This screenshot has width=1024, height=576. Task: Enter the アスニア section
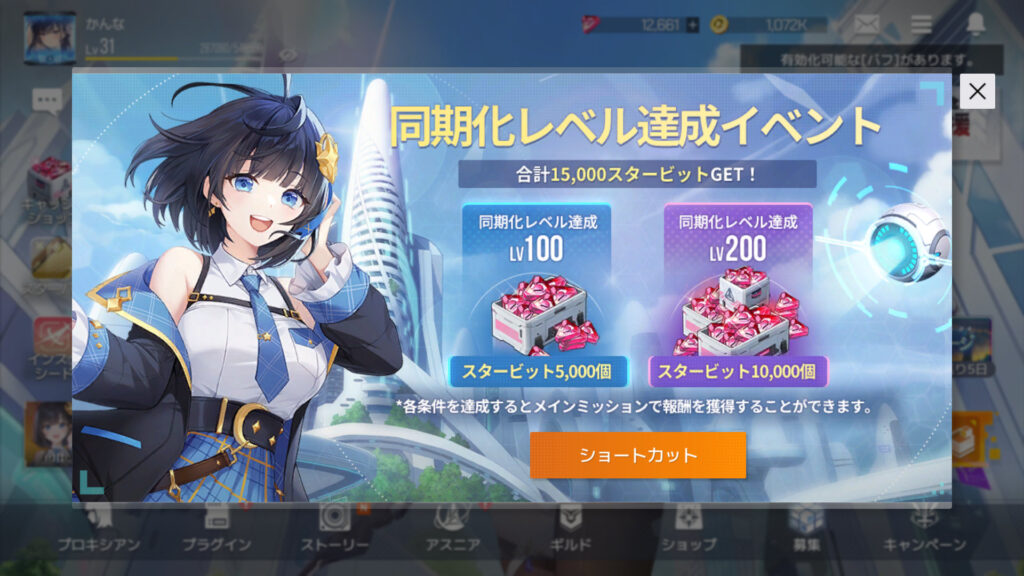pyautogui.click(x=455, y=528)
